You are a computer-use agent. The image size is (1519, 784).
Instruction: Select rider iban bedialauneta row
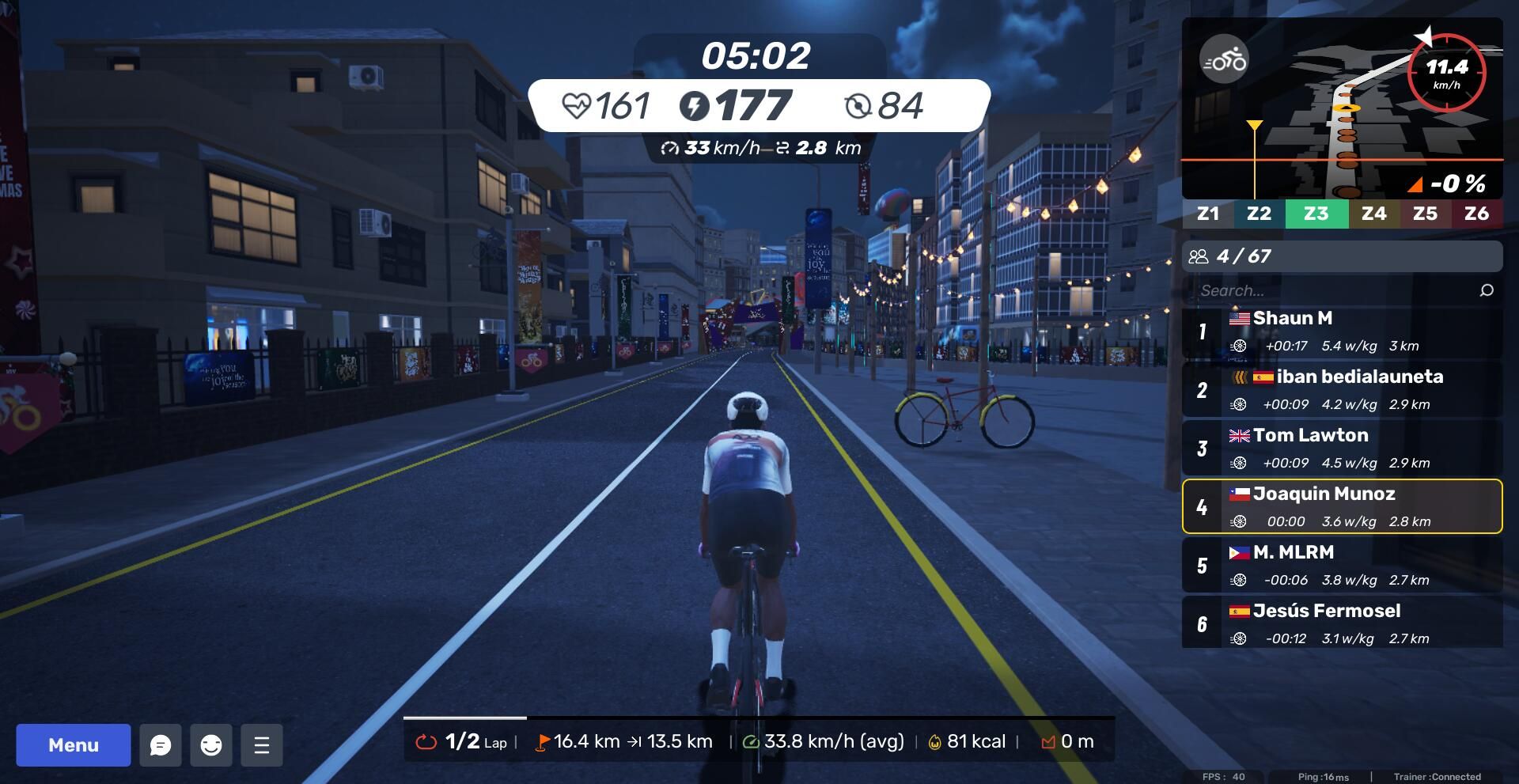pyautogui.click(x=1342, y=390)
